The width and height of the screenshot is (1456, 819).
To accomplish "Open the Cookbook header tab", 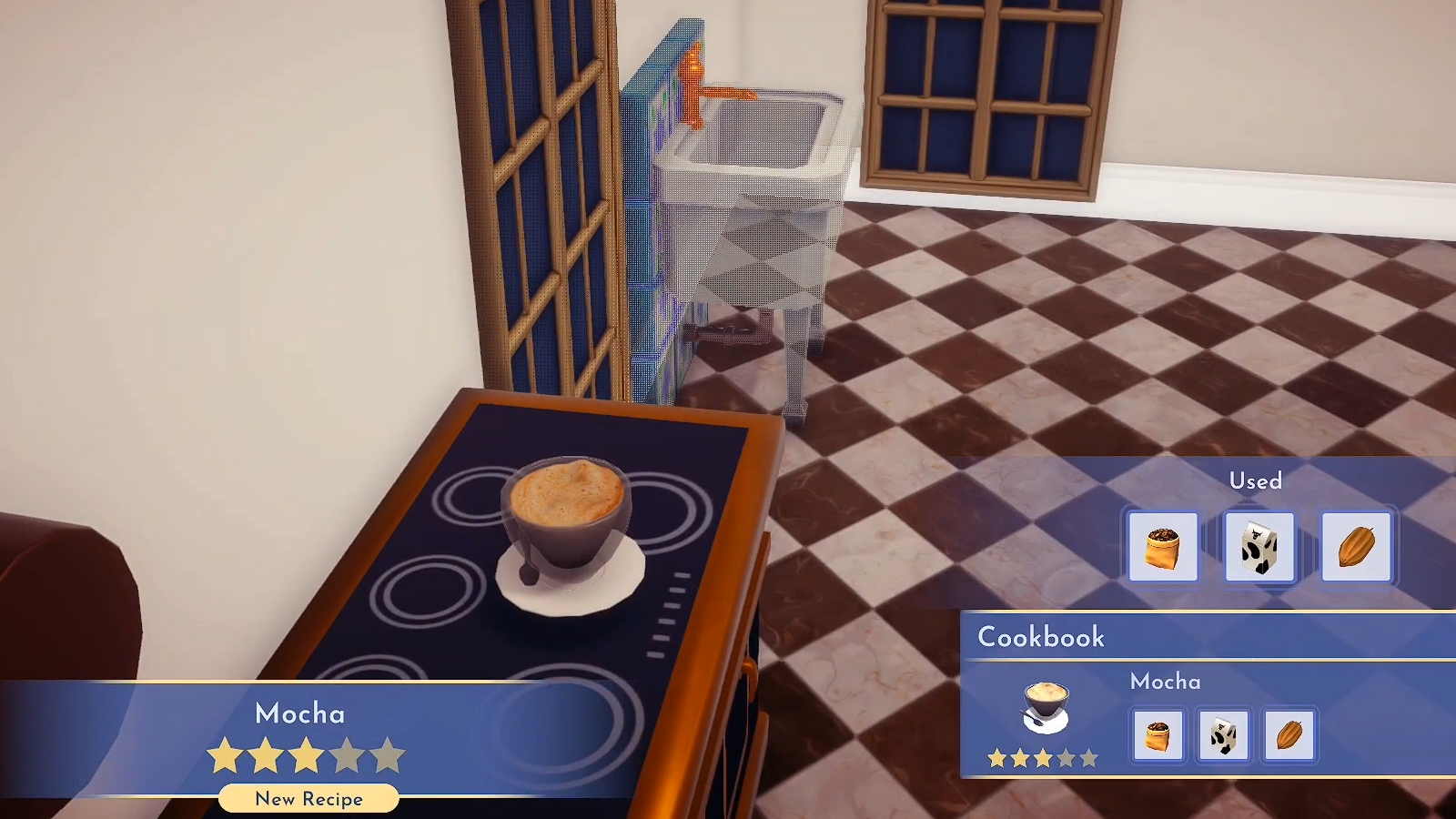I will tap(1040, 638).
